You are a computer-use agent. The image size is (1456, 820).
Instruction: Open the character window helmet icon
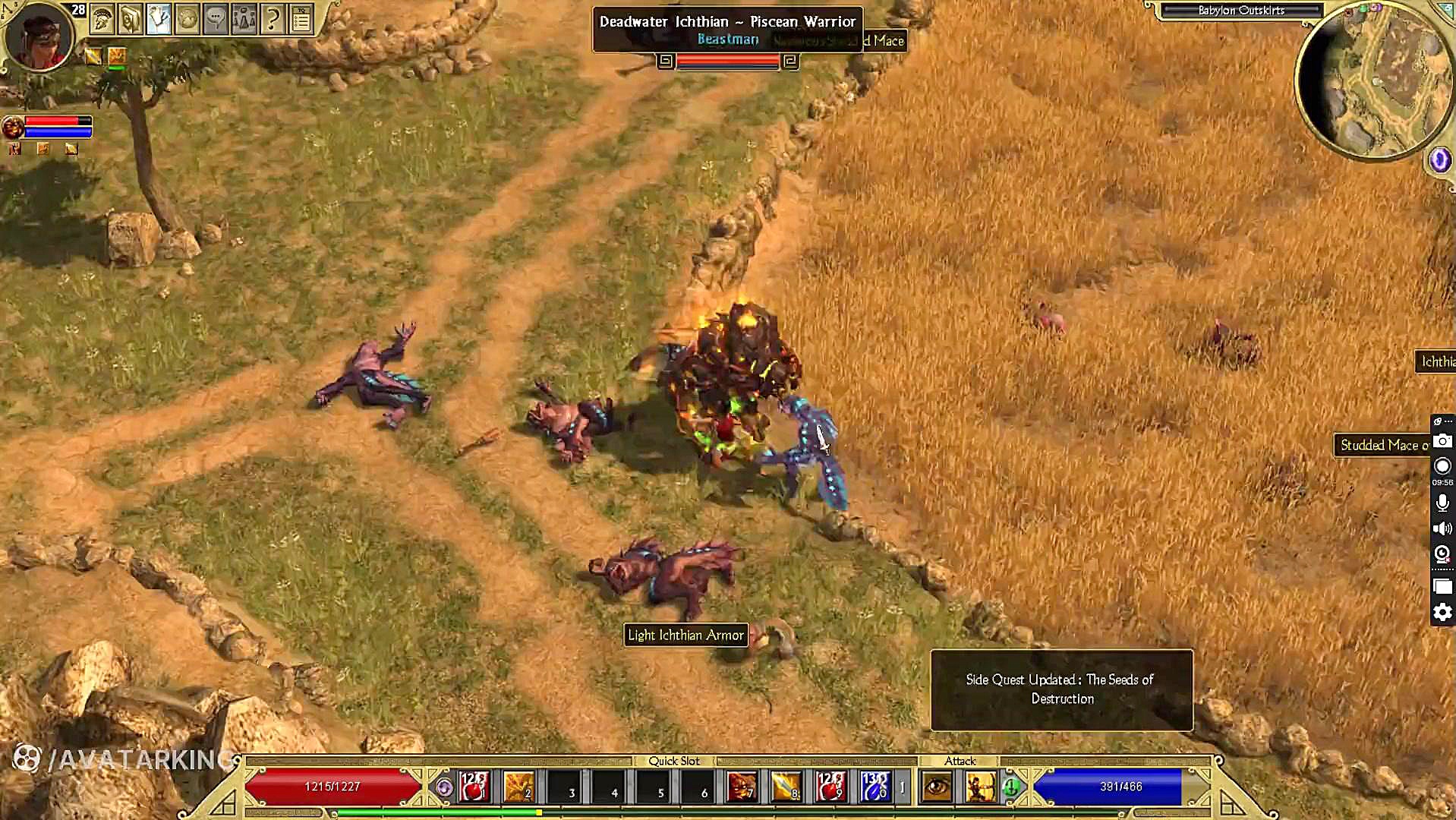[x=102, y=20]
